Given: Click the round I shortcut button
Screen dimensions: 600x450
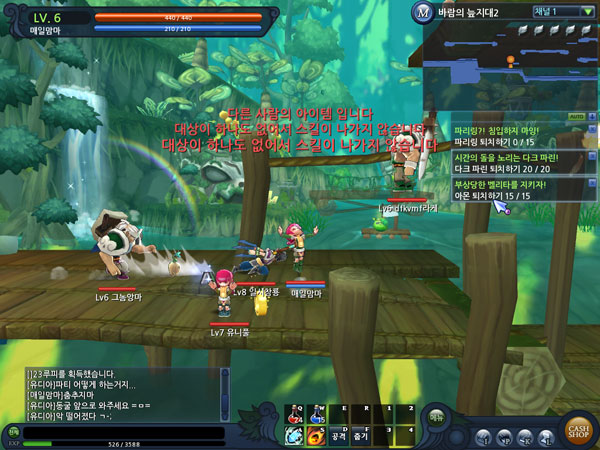Looking at the screenshot, I should pyautogui.click(x=484, y=437).
